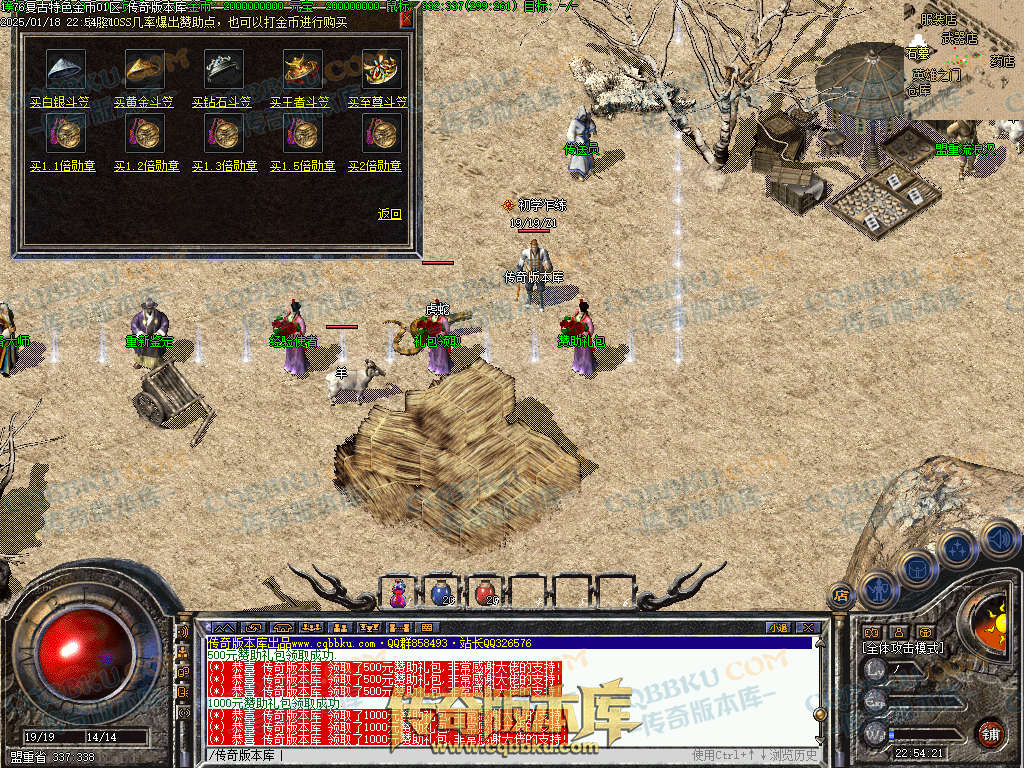Go back with the 返回 link
The width and height of the screenshot is (1024, 768).
tap(389, 214)
